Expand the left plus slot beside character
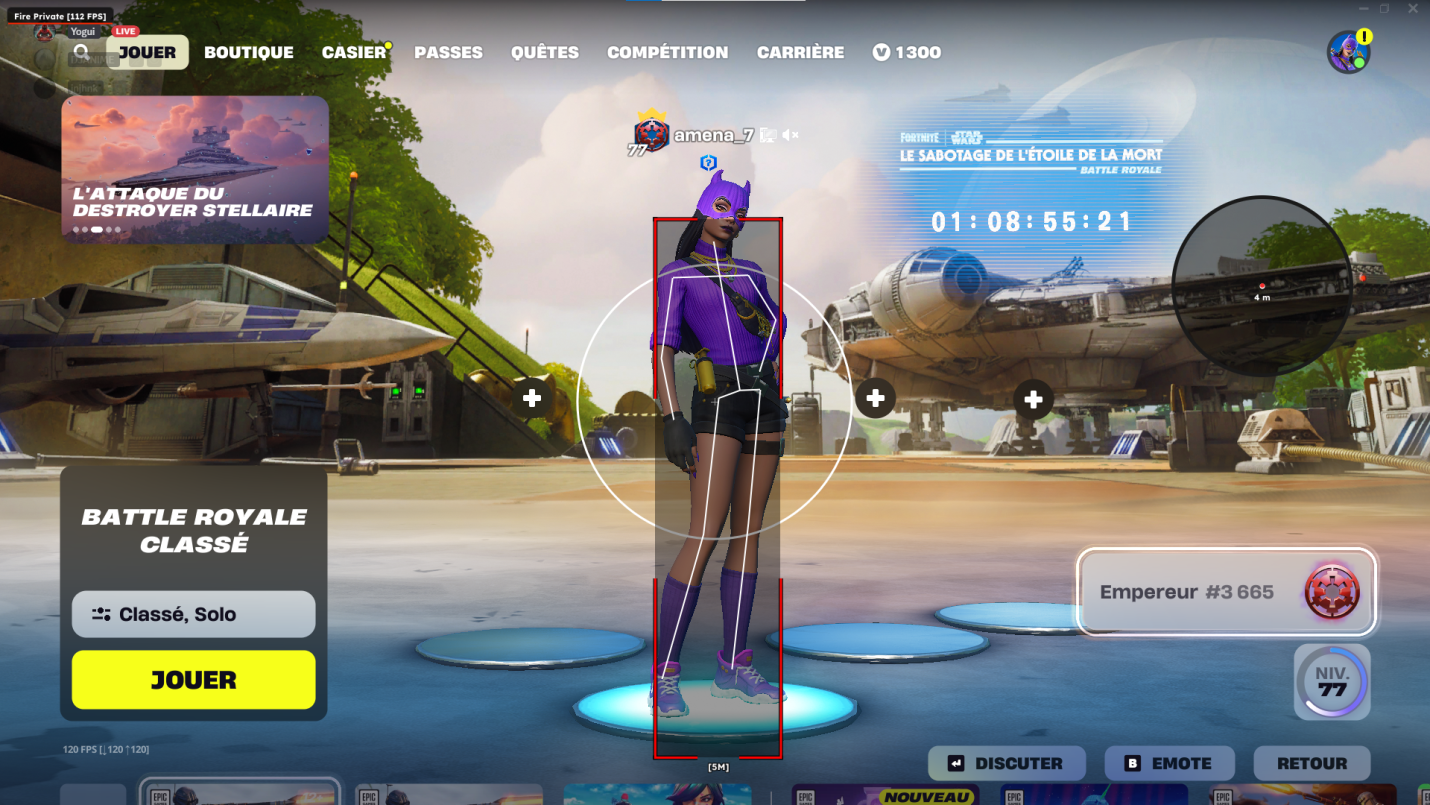The width and height of the screenshot is (1430, 805). pyautogui.click(x=531, y=397)
